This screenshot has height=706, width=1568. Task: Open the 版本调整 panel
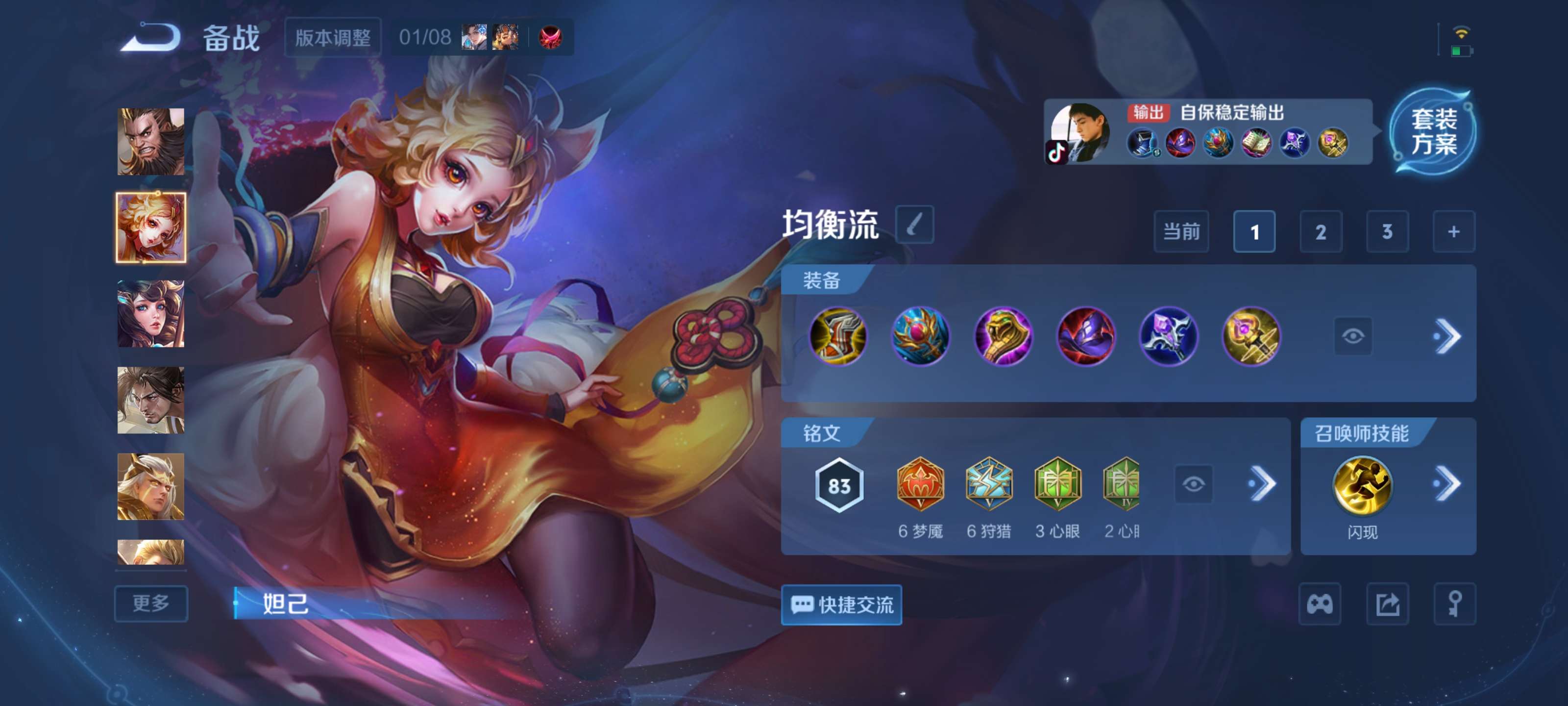(335, 38)
